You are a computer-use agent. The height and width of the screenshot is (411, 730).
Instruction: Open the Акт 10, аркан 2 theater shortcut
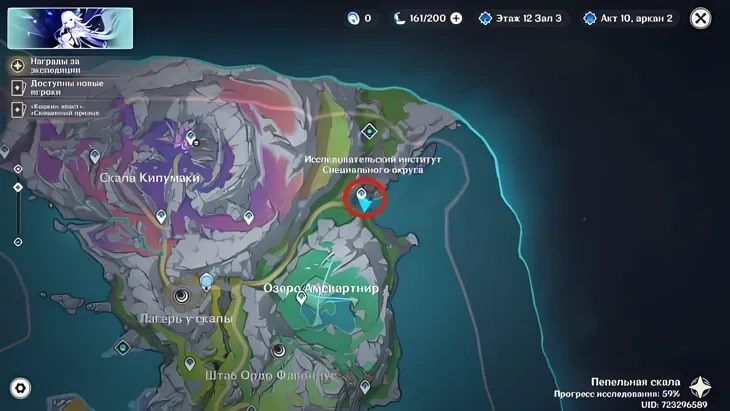coord(631,18)
